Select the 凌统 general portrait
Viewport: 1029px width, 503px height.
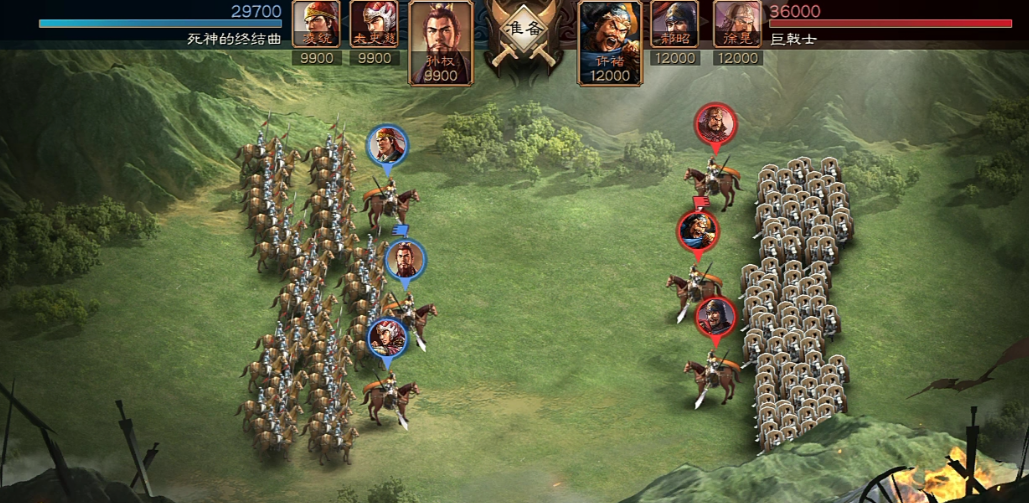pos(316,24)
